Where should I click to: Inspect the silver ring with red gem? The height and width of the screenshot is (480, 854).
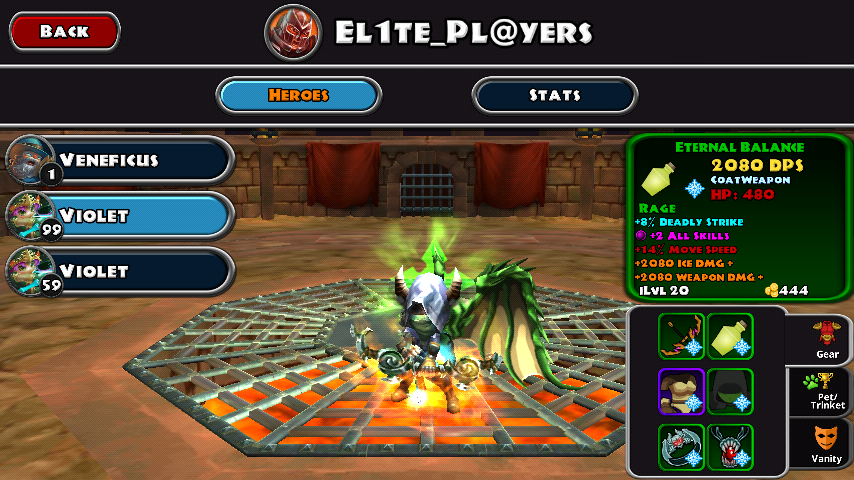681,446
